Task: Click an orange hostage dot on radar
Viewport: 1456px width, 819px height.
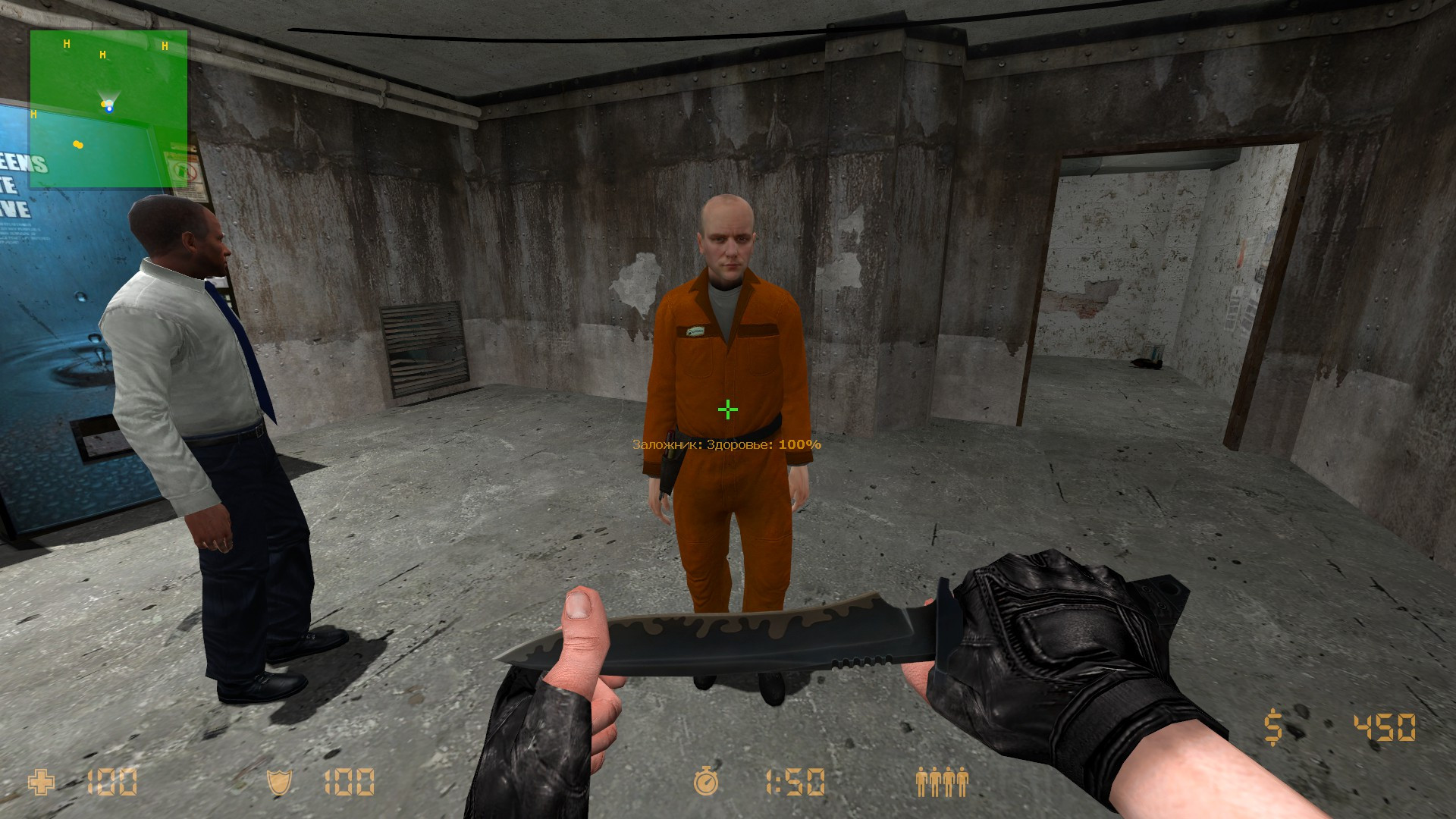Action: 78,143
